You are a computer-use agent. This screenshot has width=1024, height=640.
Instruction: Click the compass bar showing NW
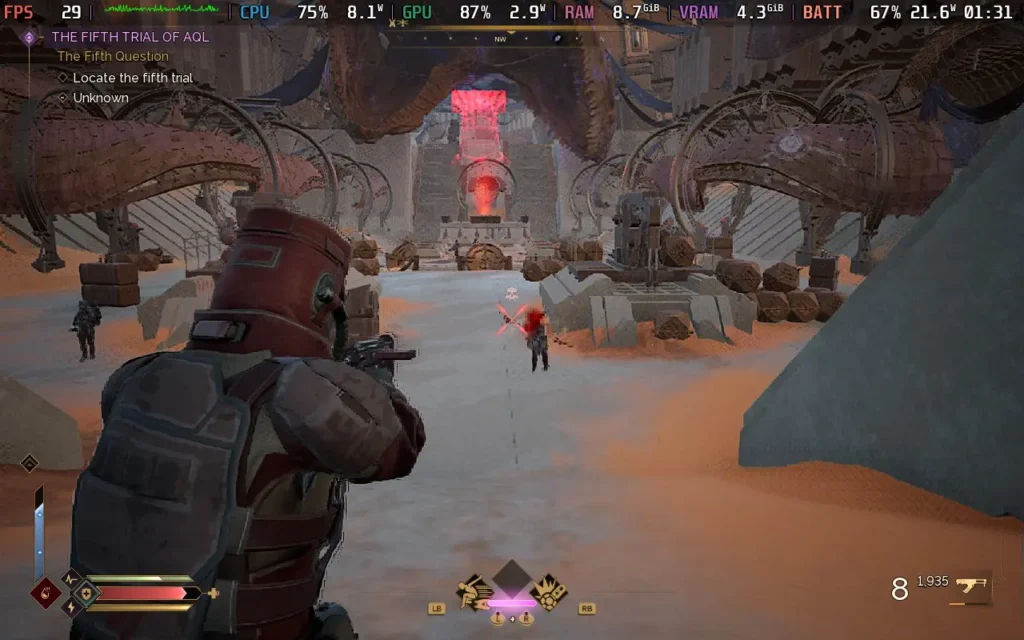click(x=500, y=39)
